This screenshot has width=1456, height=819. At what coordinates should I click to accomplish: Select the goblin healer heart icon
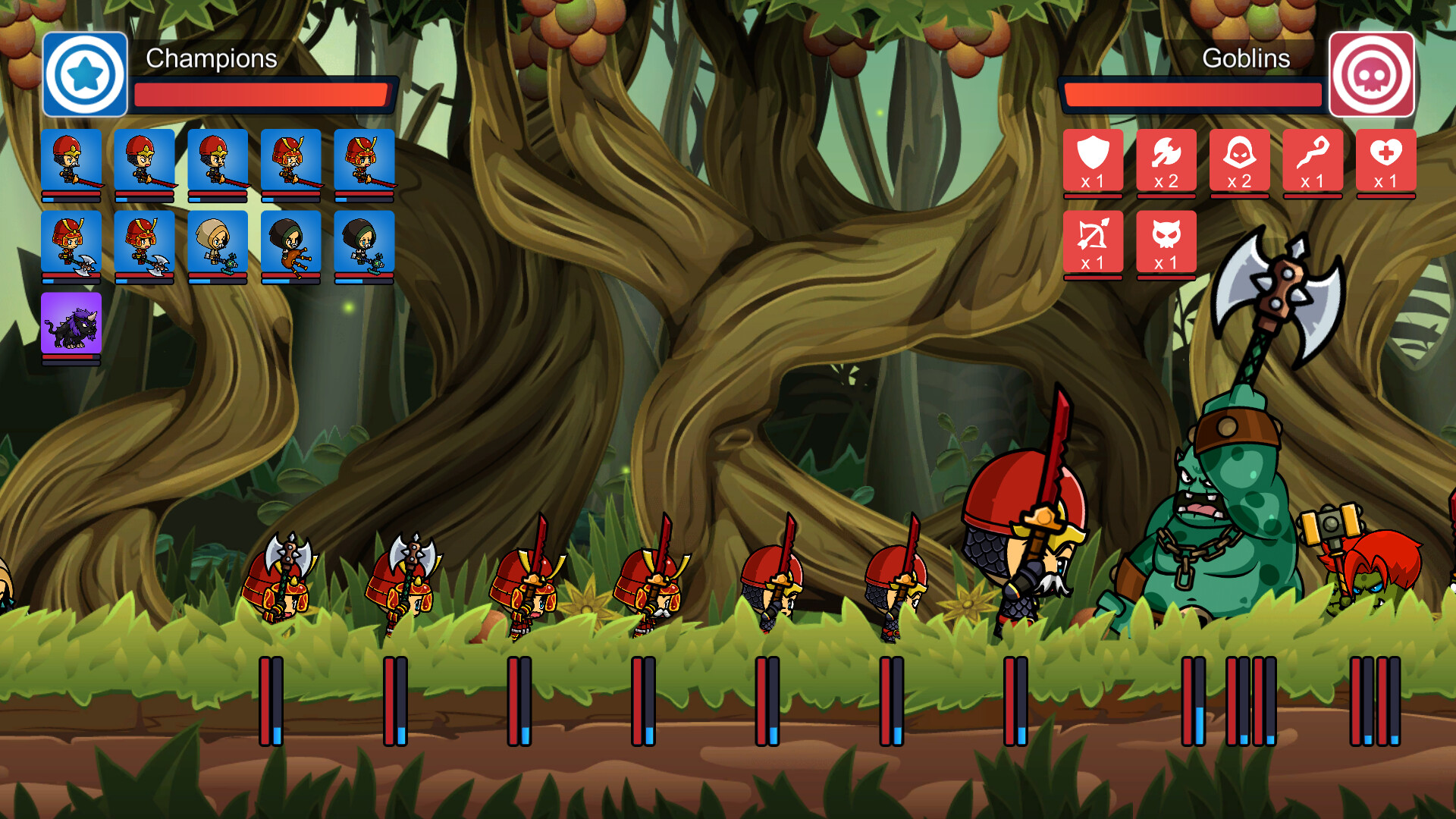coord(1385,161)
